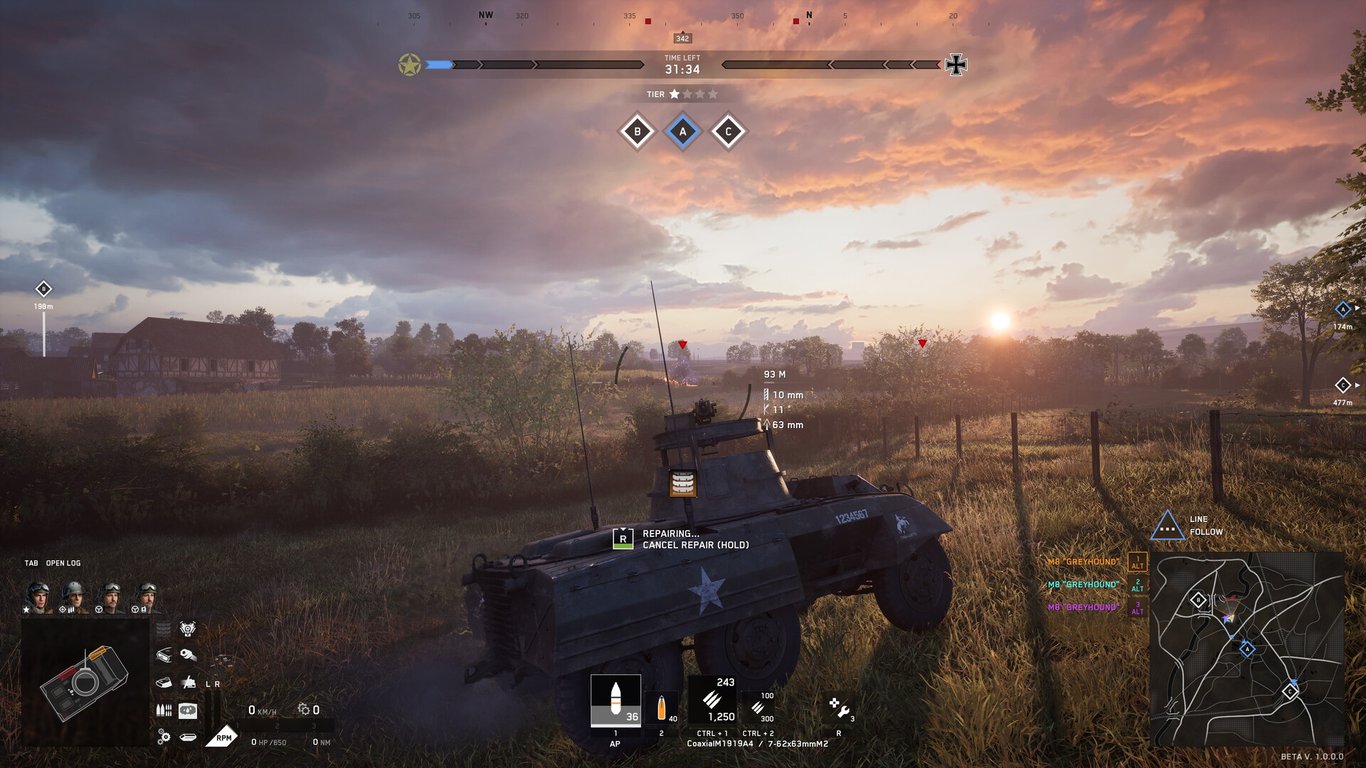Click the blue team ticket progress bar
Image resolution: width=1366 pixels, height=768 pixels.
click(440, 64)
